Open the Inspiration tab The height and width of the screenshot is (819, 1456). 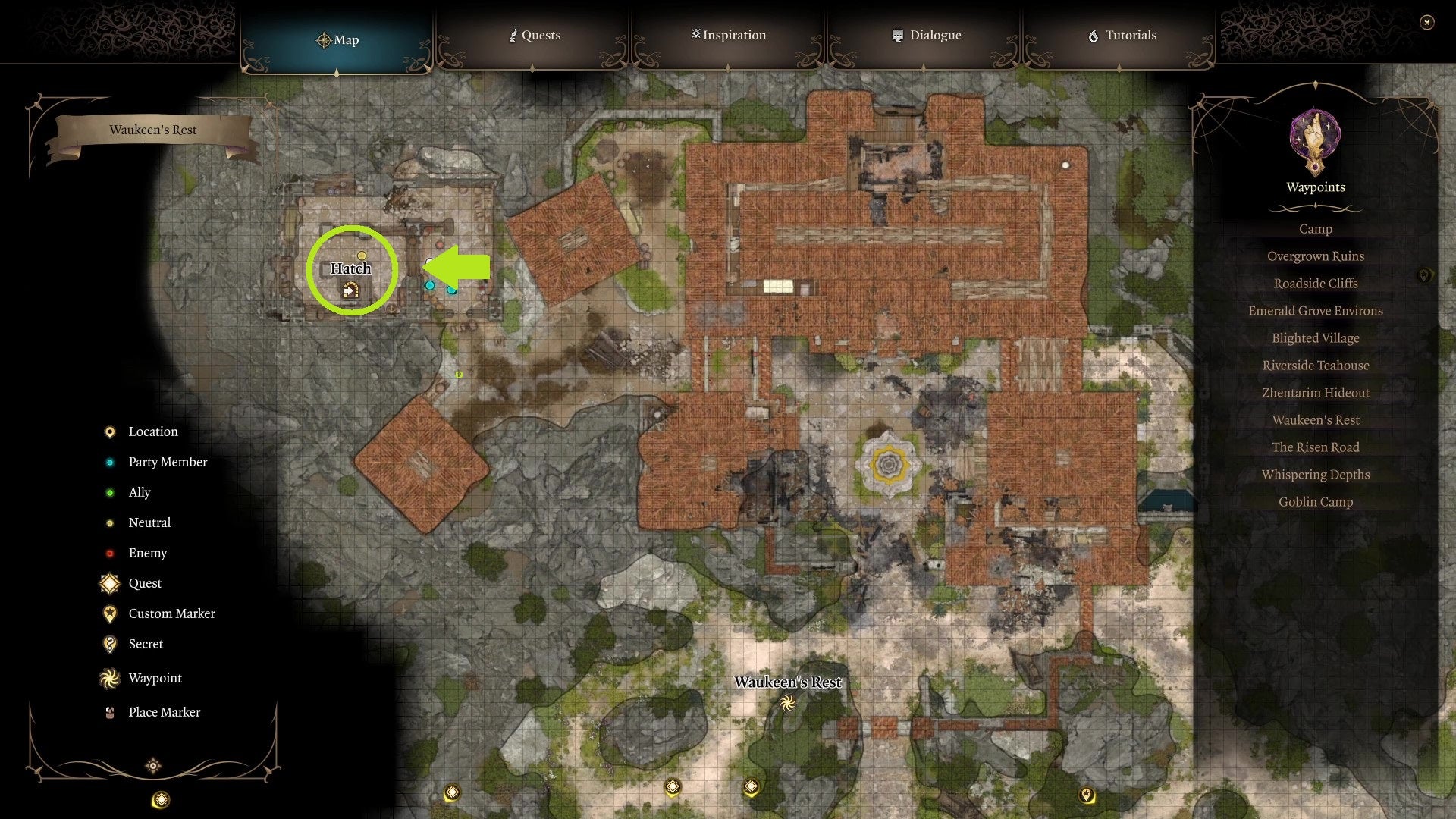tap(728, 35)
